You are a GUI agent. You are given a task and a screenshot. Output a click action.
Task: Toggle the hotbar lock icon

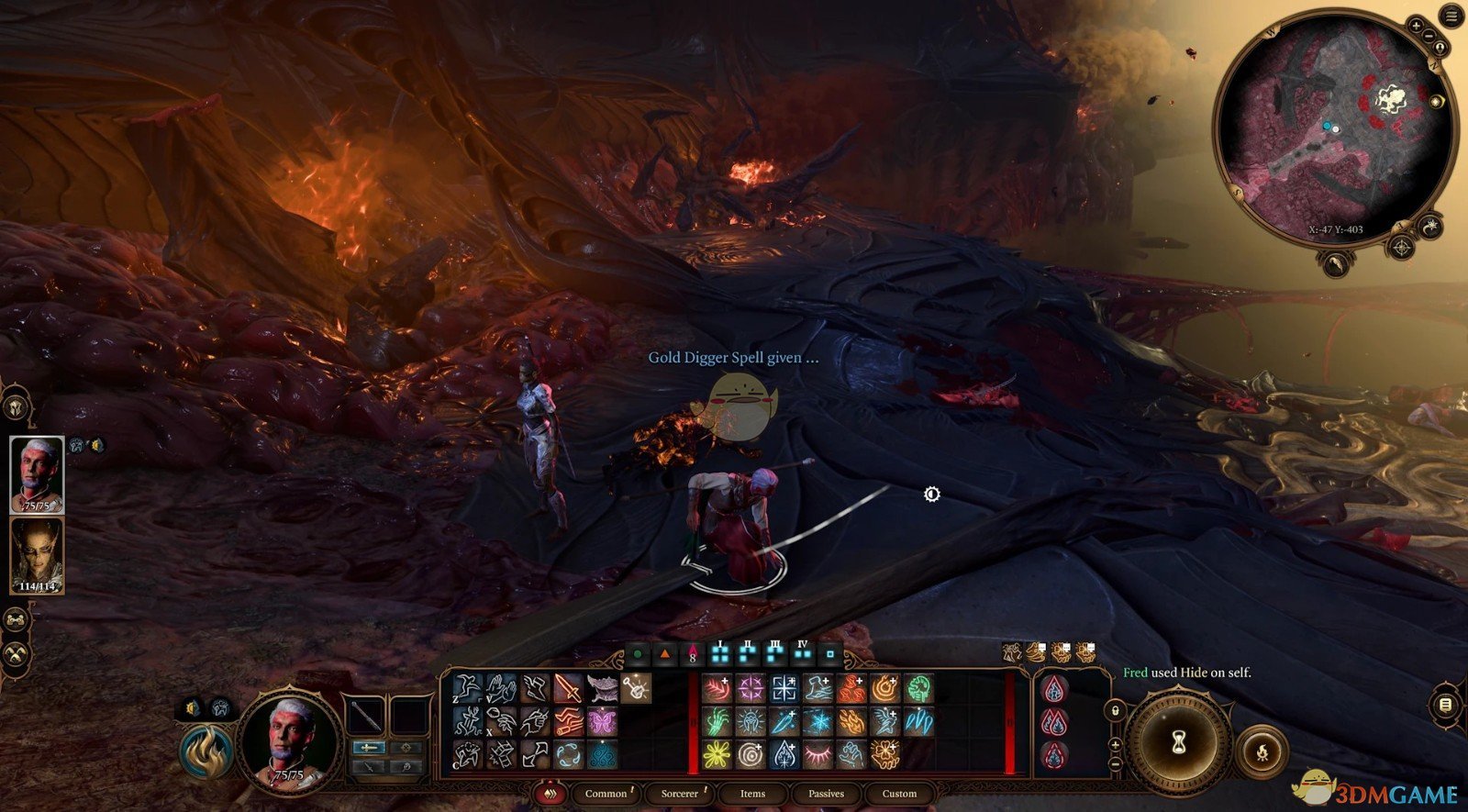(1115, 710)
